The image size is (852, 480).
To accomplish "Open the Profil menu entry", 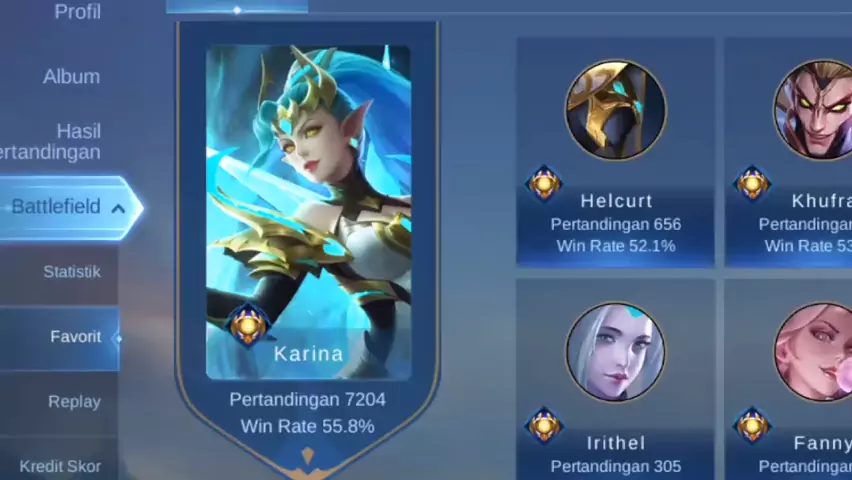I will (x=76, y=13).
